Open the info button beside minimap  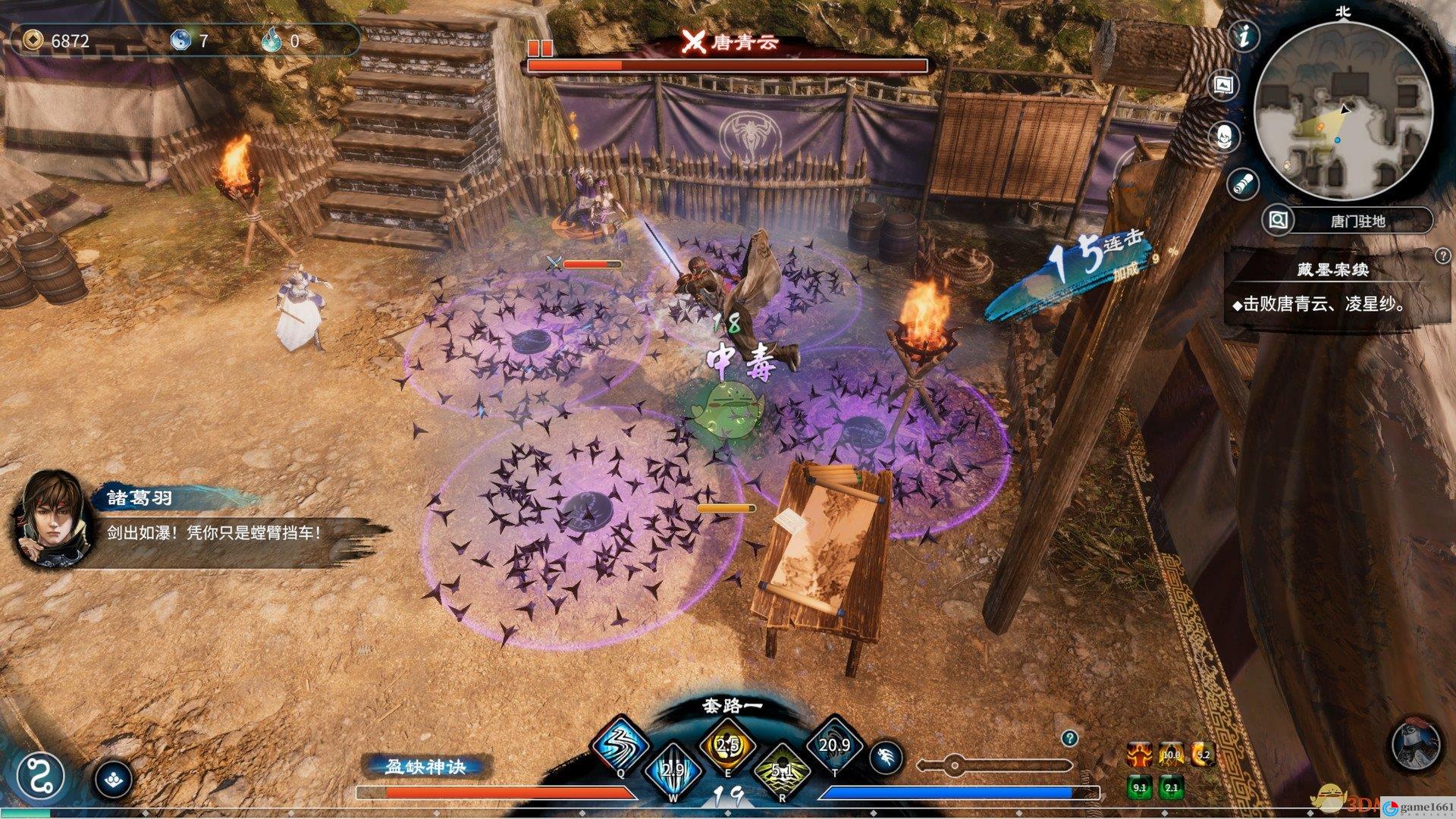coord(1244,36)
